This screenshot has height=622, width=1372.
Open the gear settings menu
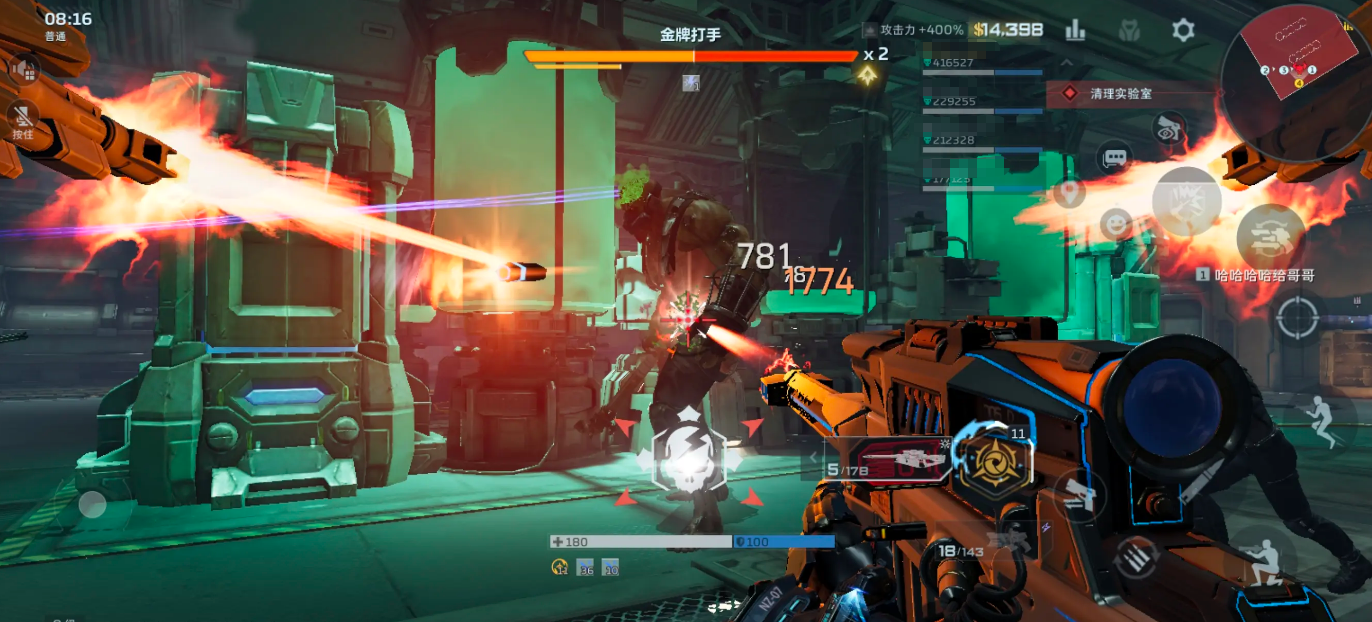point(1183,30)
